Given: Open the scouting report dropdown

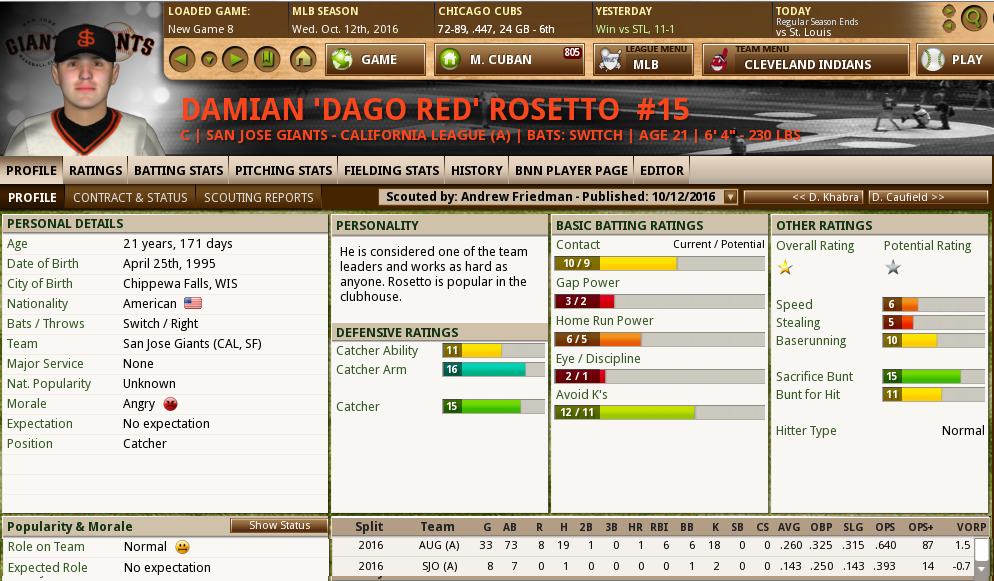Looking at the screenshot, I should click(x=730, y=197).
